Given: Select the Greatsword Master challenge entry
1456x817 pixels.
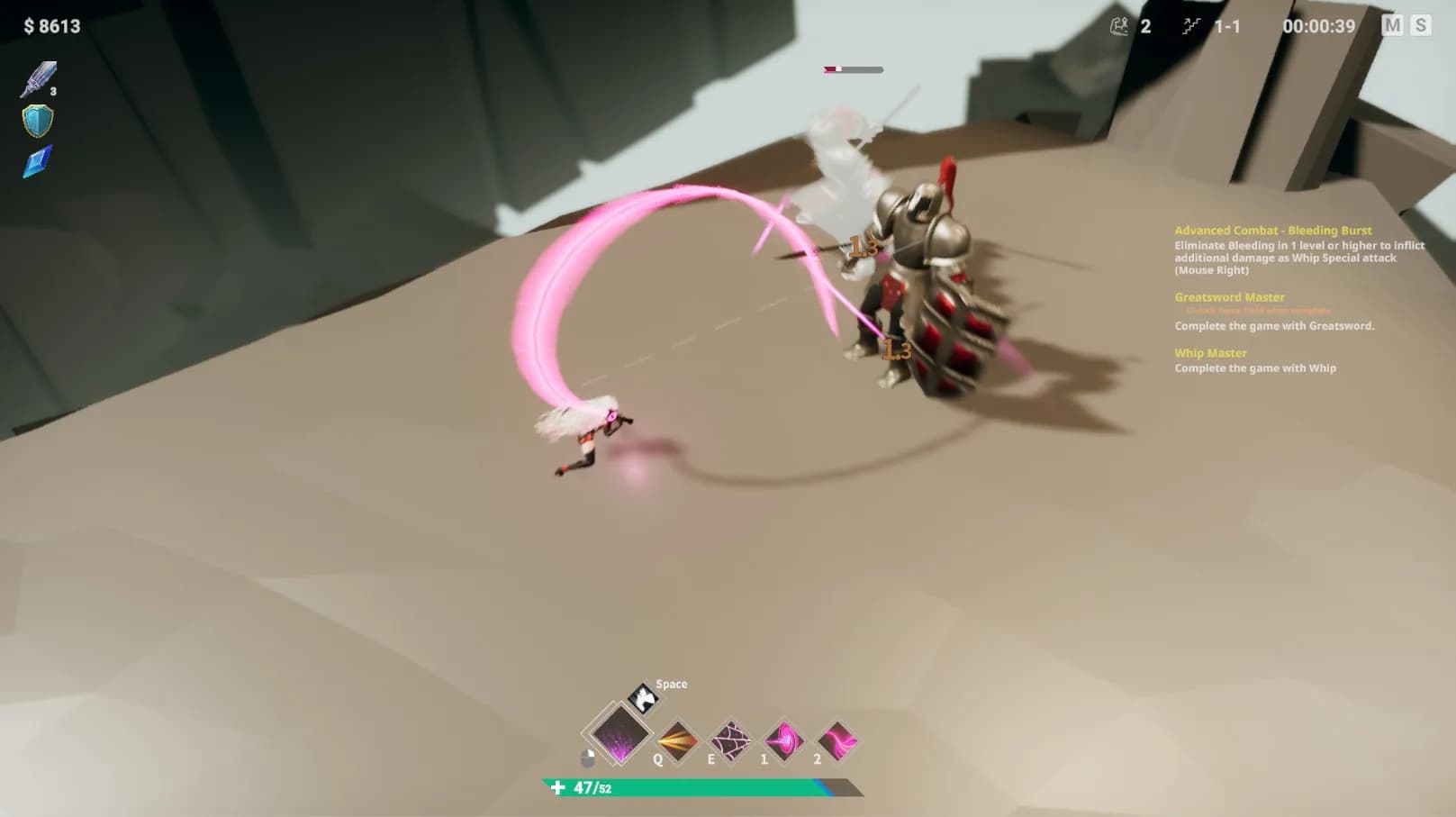Looking at the screenshot, I should (1229, 297).
